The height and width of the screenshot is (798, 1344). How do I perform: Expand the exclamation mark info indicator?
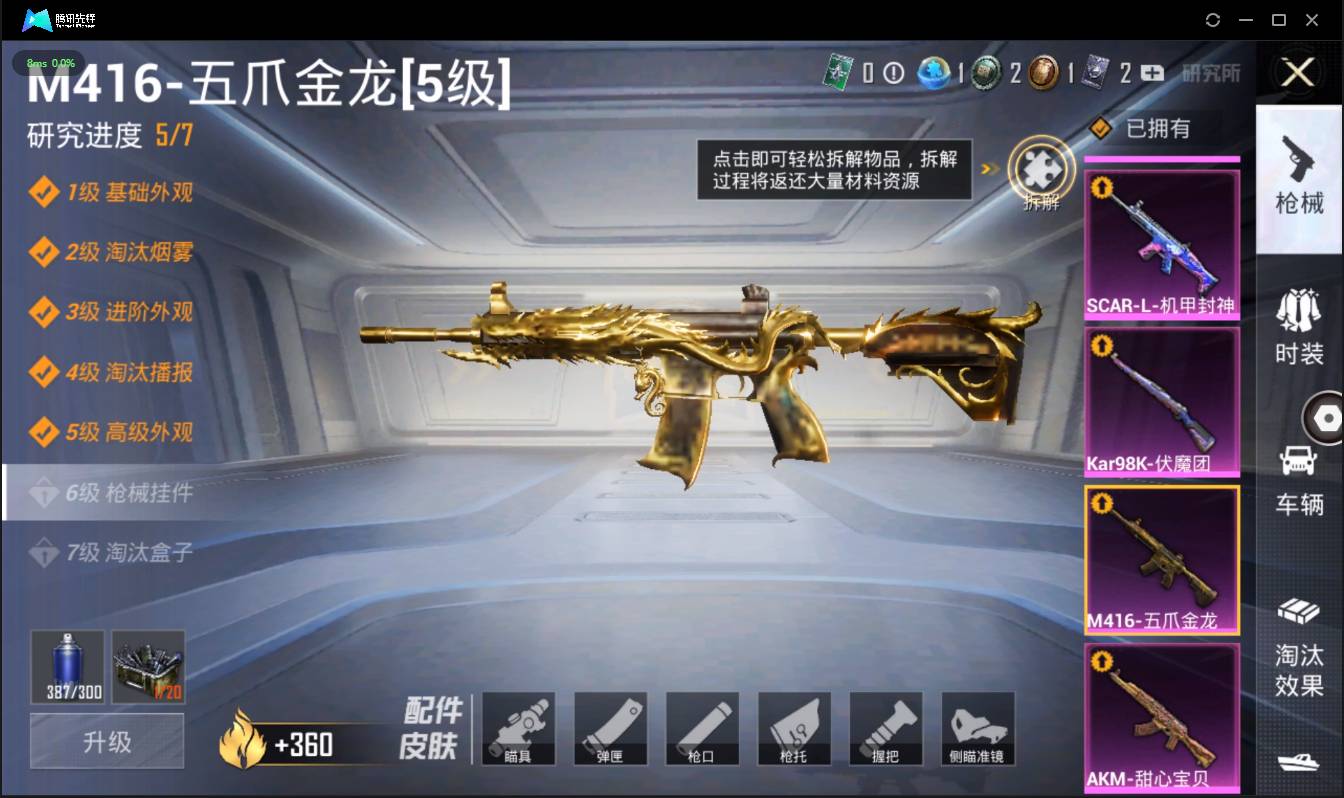(x=893, y=71)
